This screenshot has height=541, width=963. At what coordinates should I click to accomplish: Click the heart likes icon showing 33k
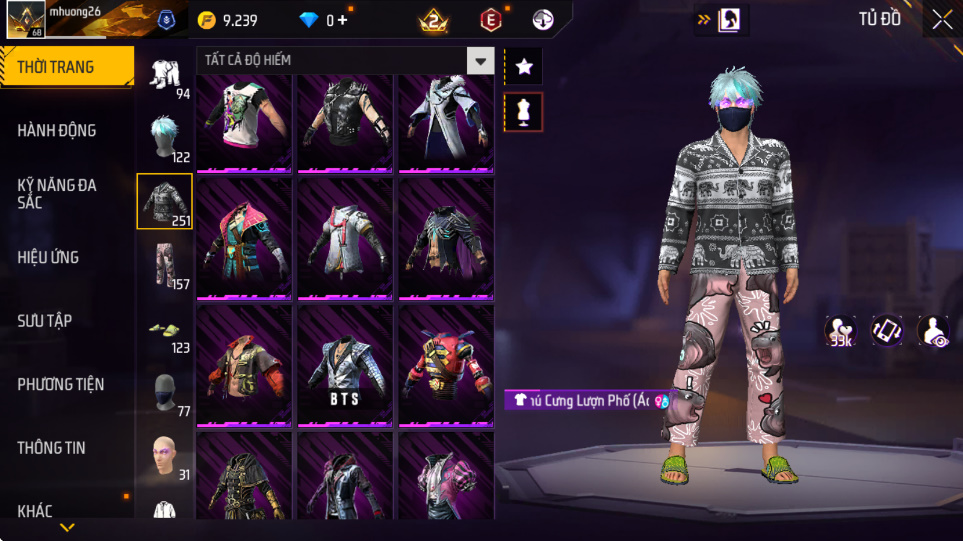[840, 331]
